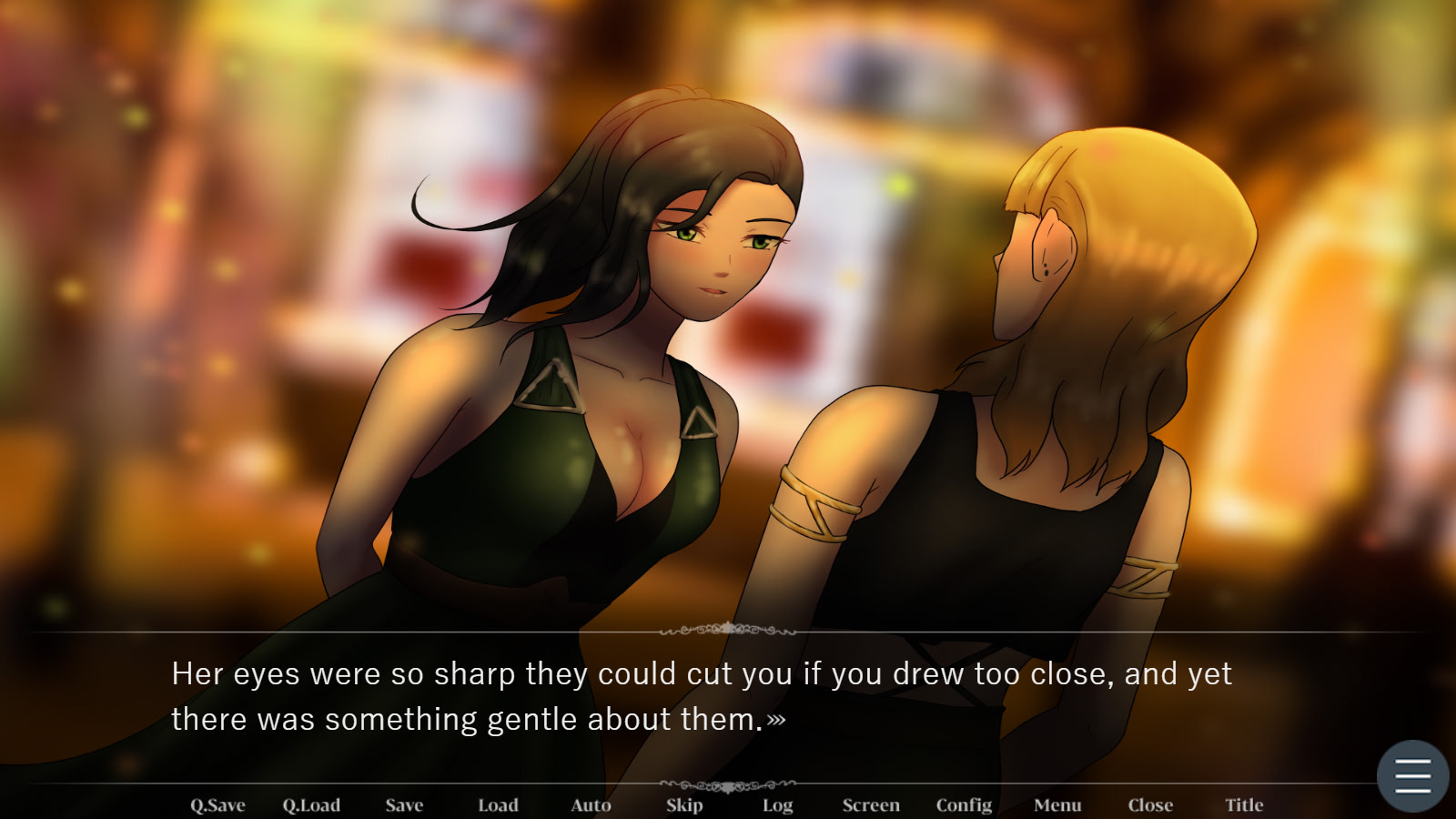Click the Q.Load quick load option
The width and height of the screenshot is (1456, 819).
[x=310, y=804]
